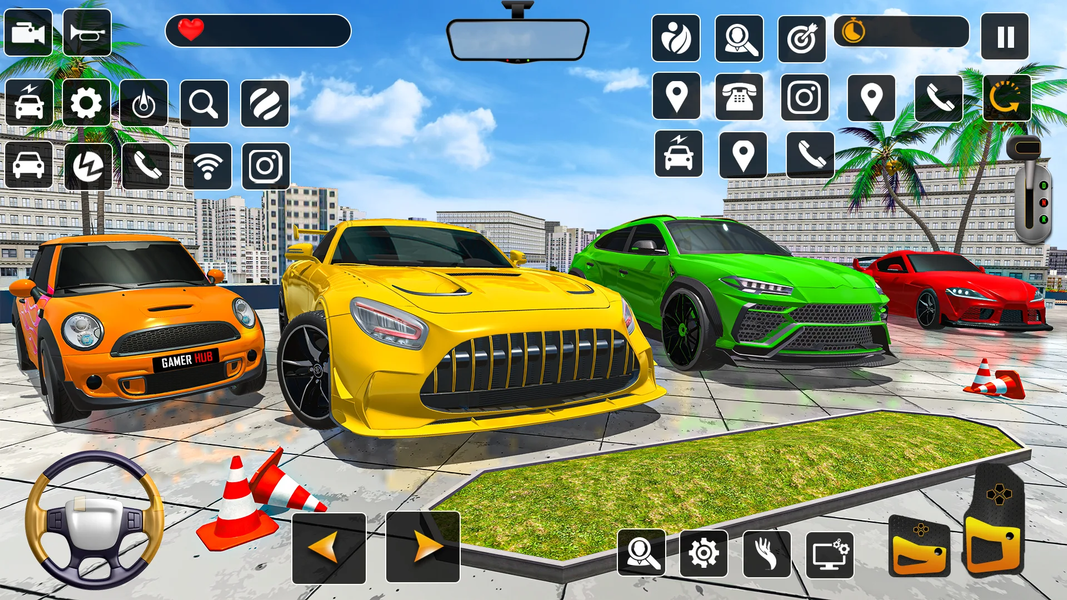Honk the horn
Image resolution: width=1067 pixels, height=600 pixels.
pyautogui.click(x=87, y=33)
